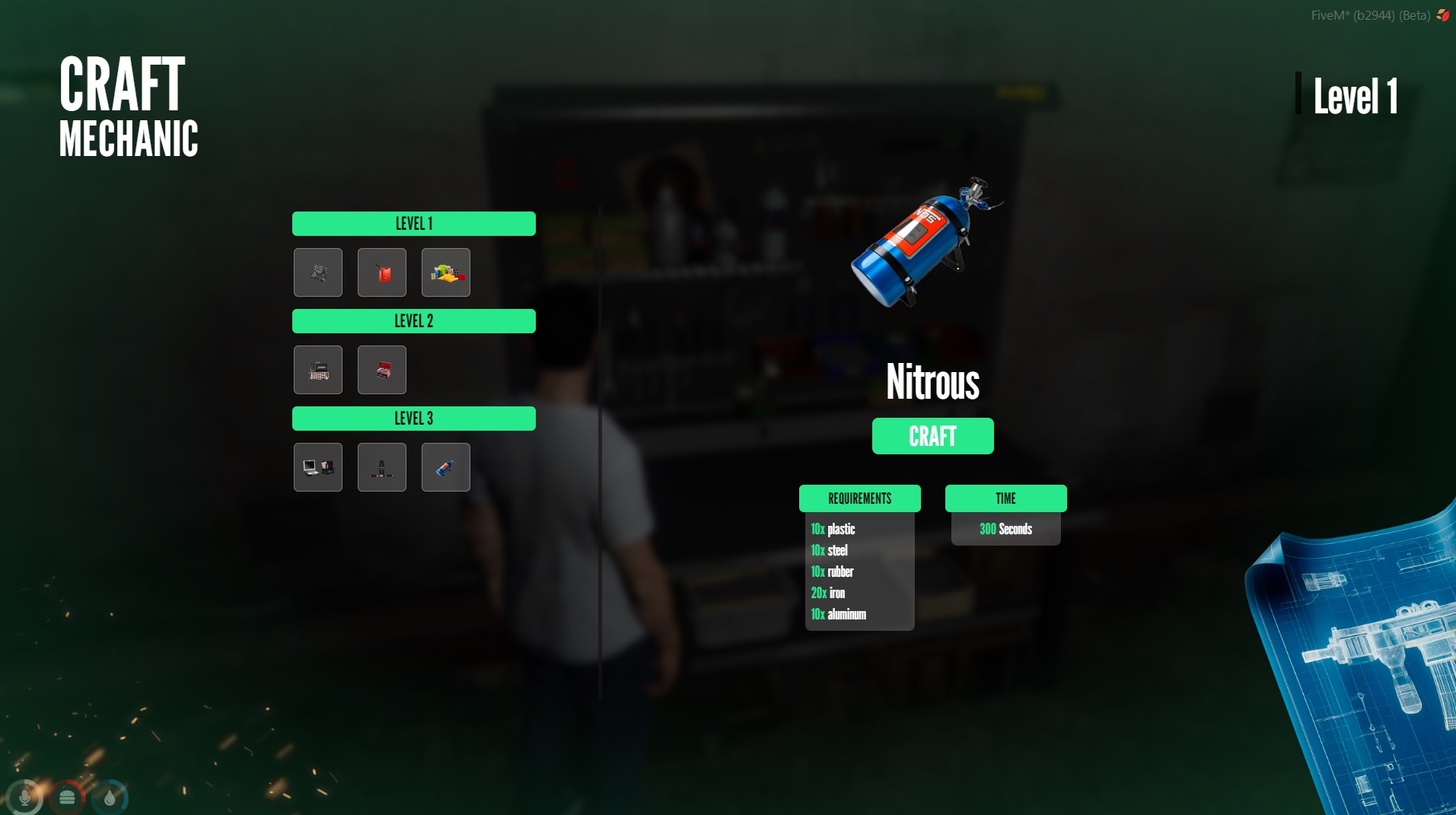Expand the Level 3 section header
The height and width of the screenshot is (815, 1456).
point(413,418)
